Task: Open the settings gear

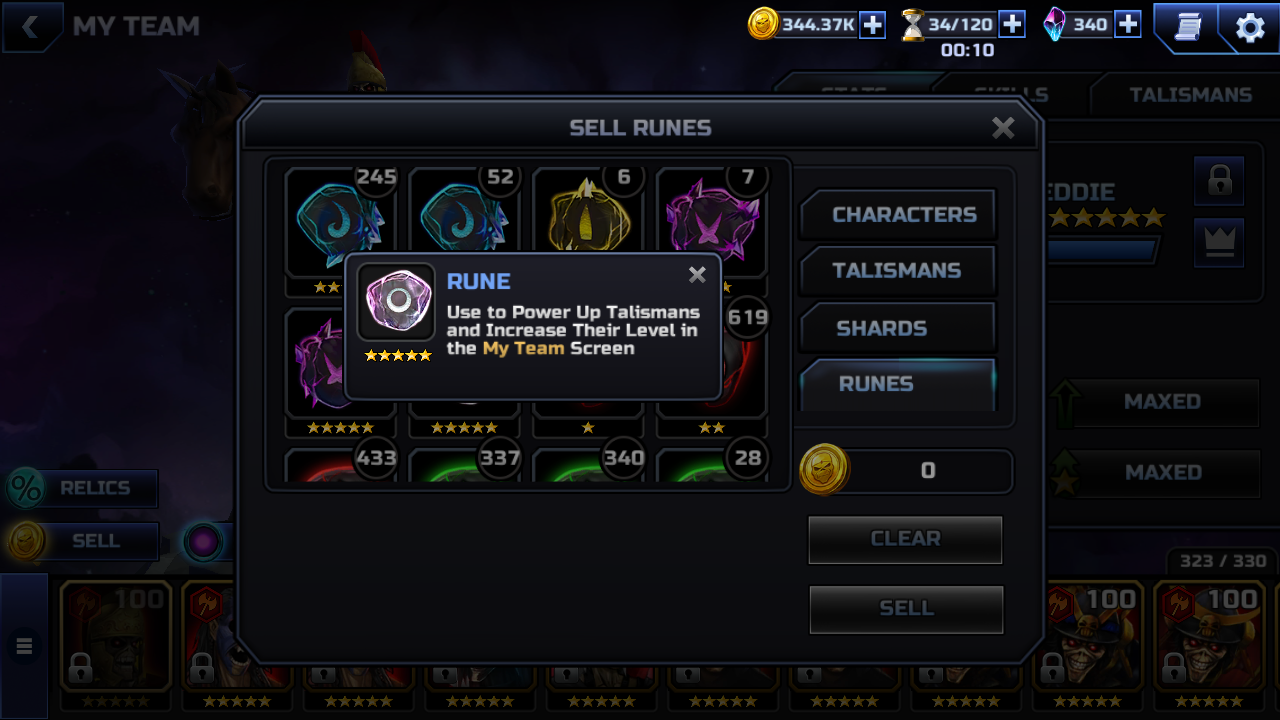Action: [1247, 27]
